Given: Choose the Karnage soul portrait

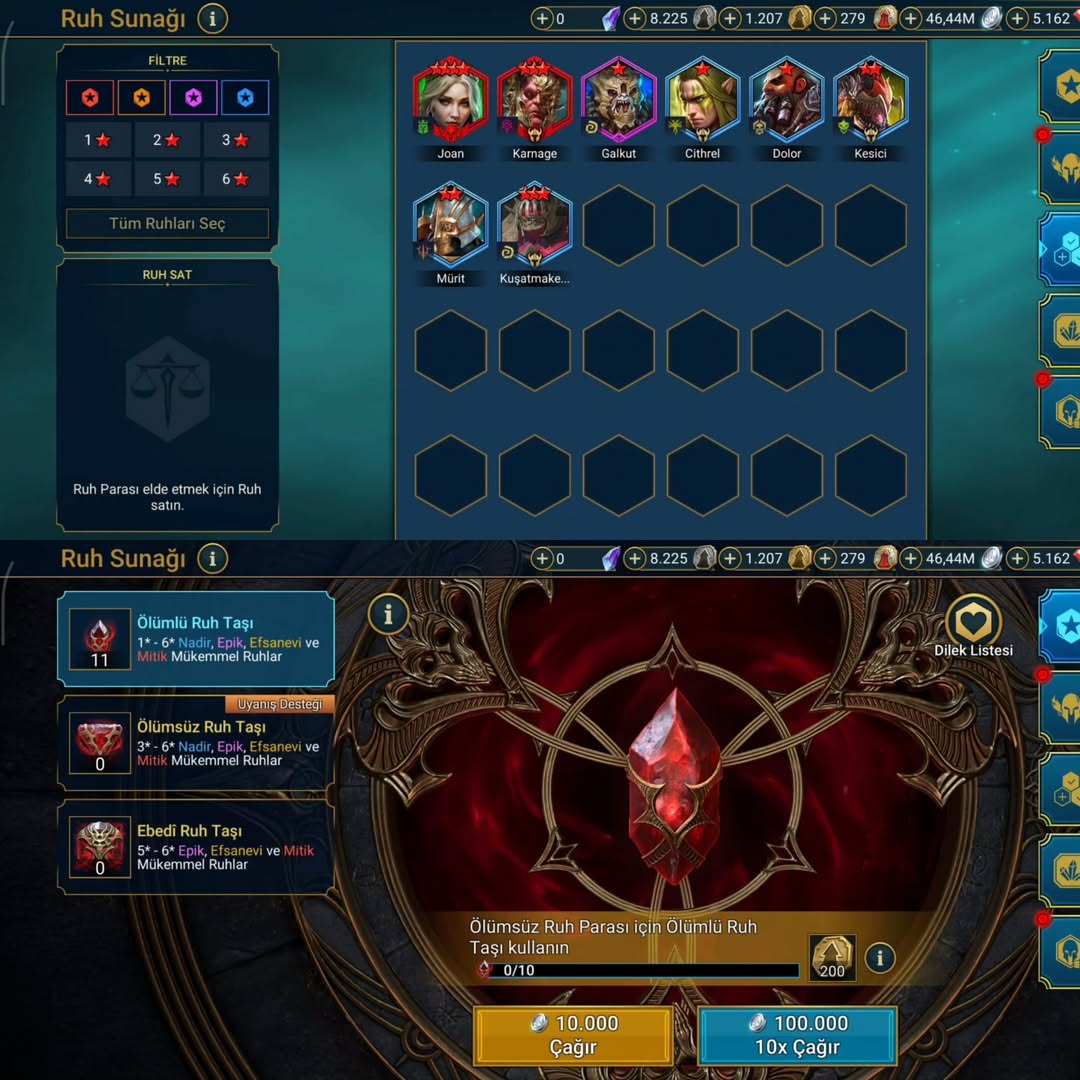Looking at the screenshot, I should click(x=535, y=101).
